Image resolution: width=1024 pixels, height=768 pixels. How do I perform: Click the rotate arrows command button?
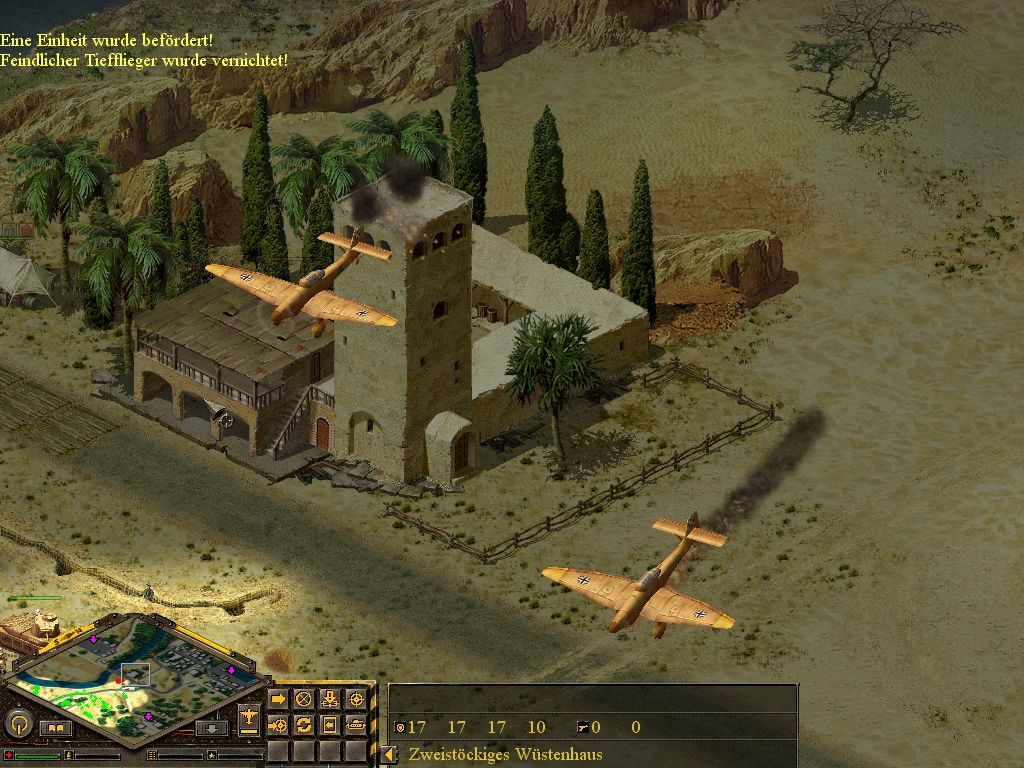(x=304, y=724)
